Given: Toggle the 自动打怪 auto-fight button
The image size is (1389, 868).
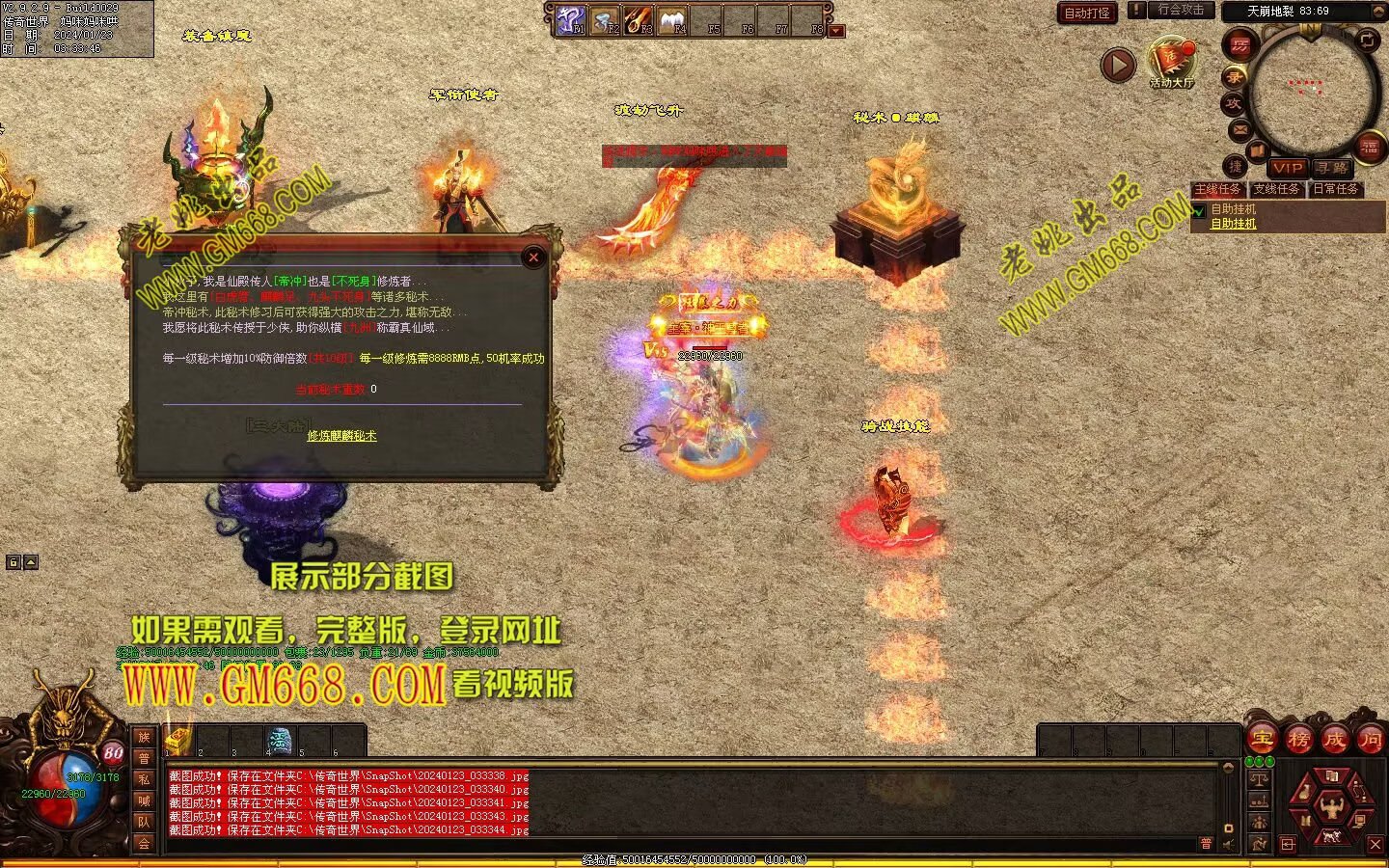Looking at the screenshot, I should pyautogui.click(x=1087, y=13).
